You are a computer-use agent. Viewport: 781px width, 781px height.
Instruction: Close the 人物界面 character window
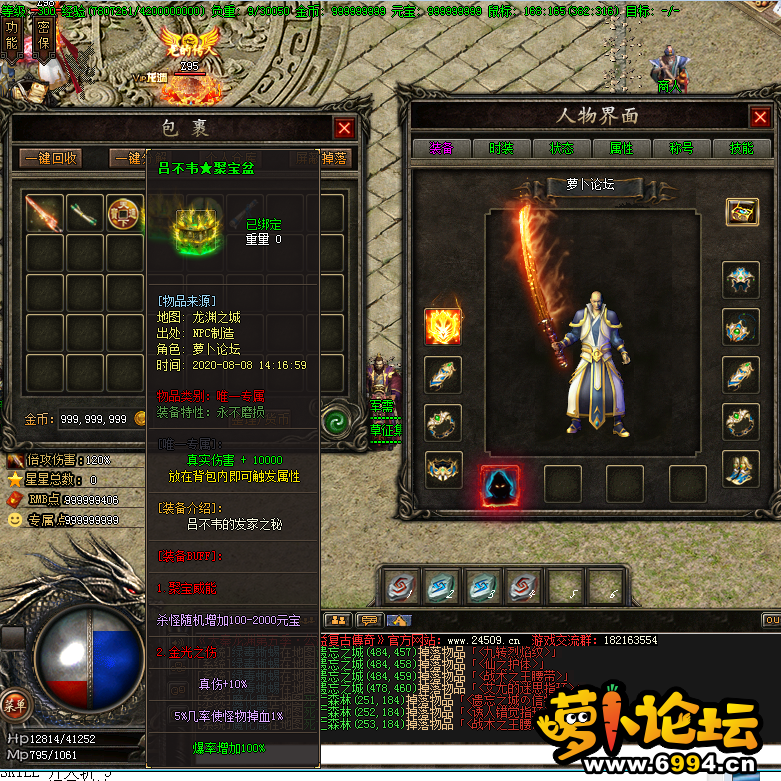pos(761,117)
